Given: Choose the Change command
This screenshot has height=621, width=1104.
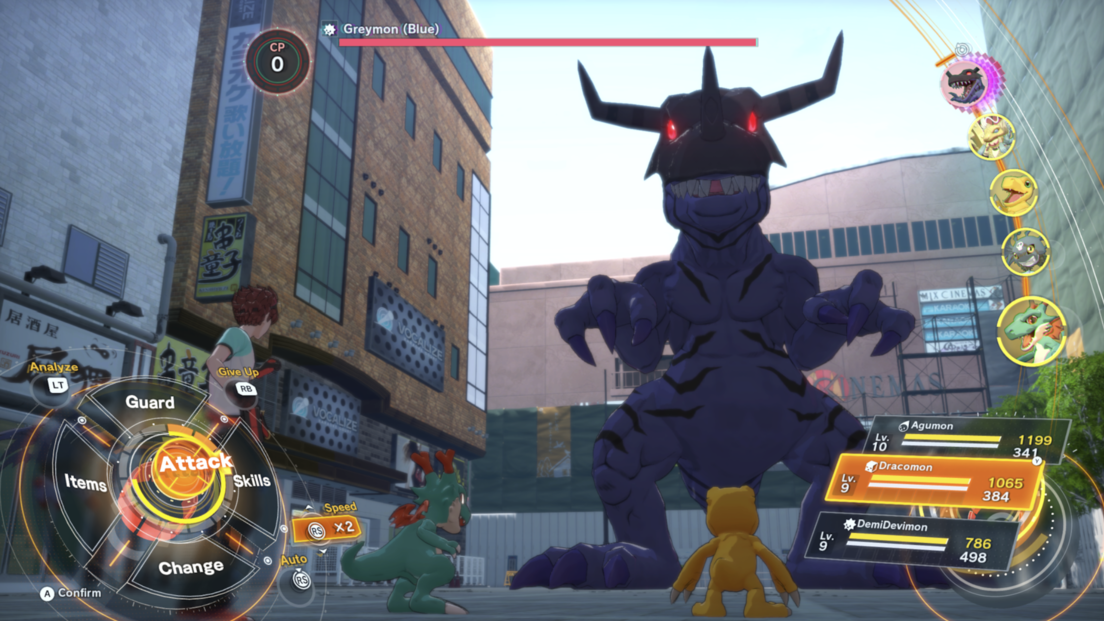Looking at the screenshot, I should [190, 567].
